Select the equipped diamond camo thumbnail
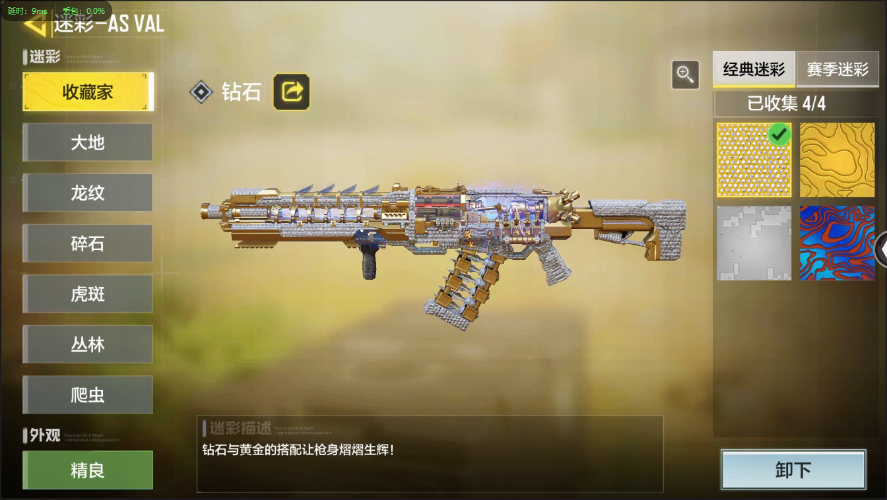 click(754, 160)
